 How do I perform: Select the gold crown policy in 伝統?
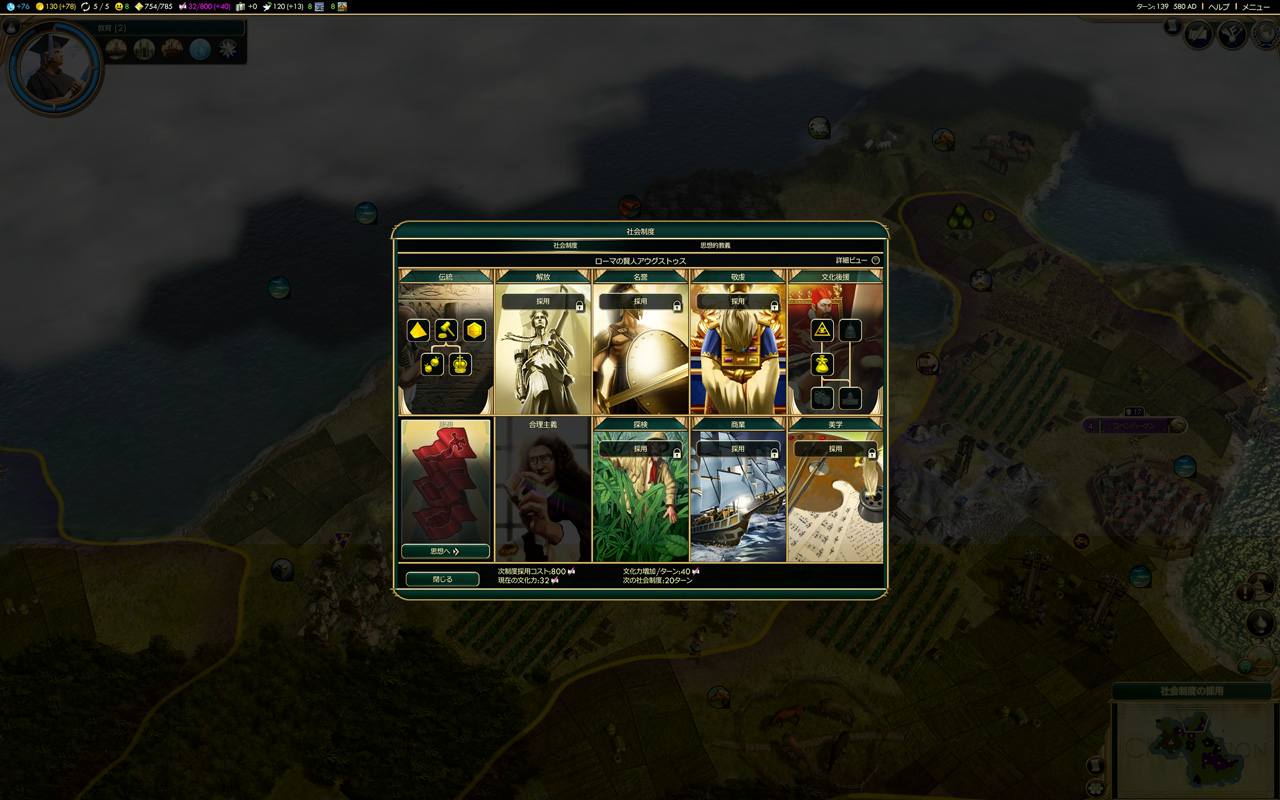click(x=460, y=364)
